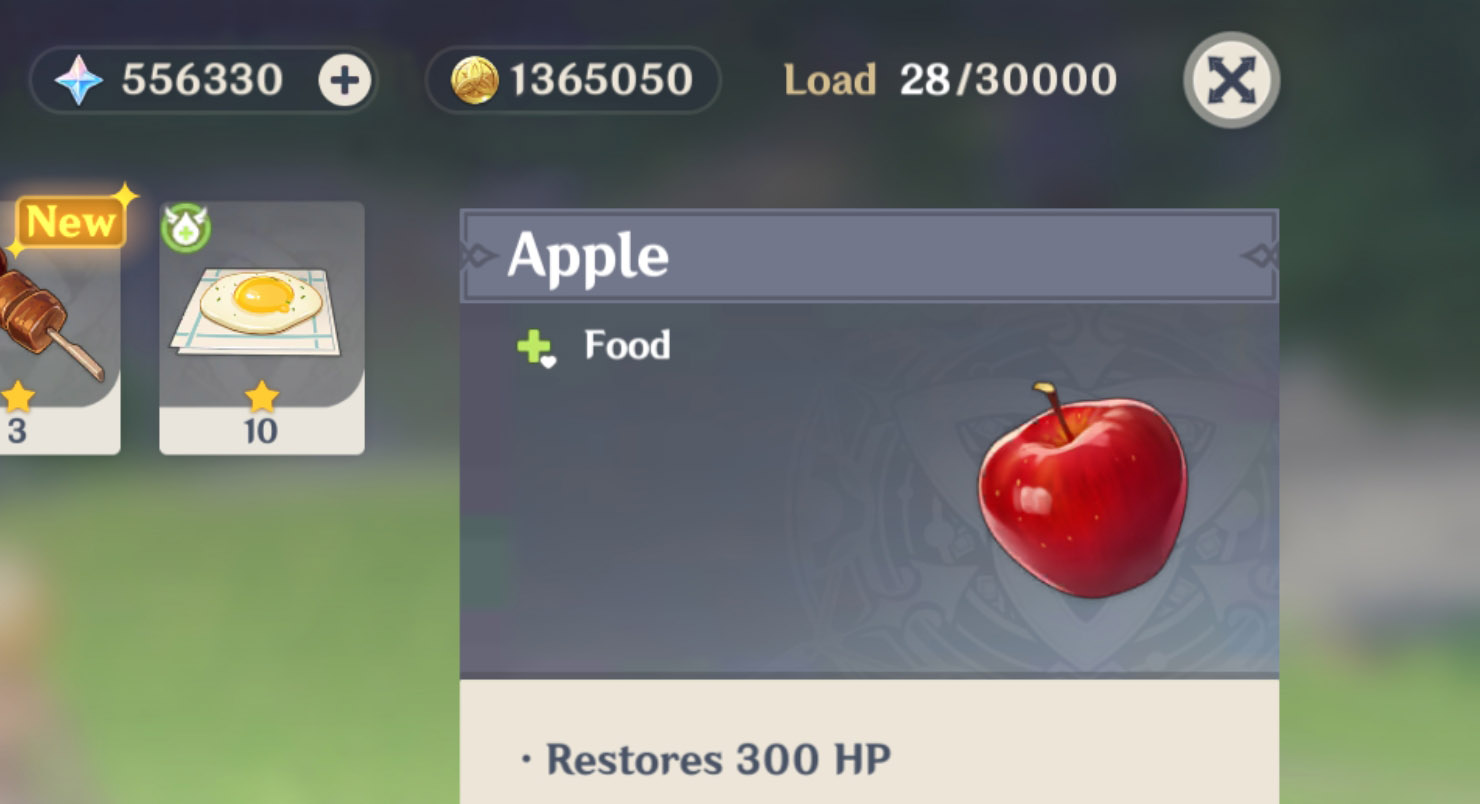1480x804 pixels.
Task: Select the fried egg dish slot
Action: 261,326
